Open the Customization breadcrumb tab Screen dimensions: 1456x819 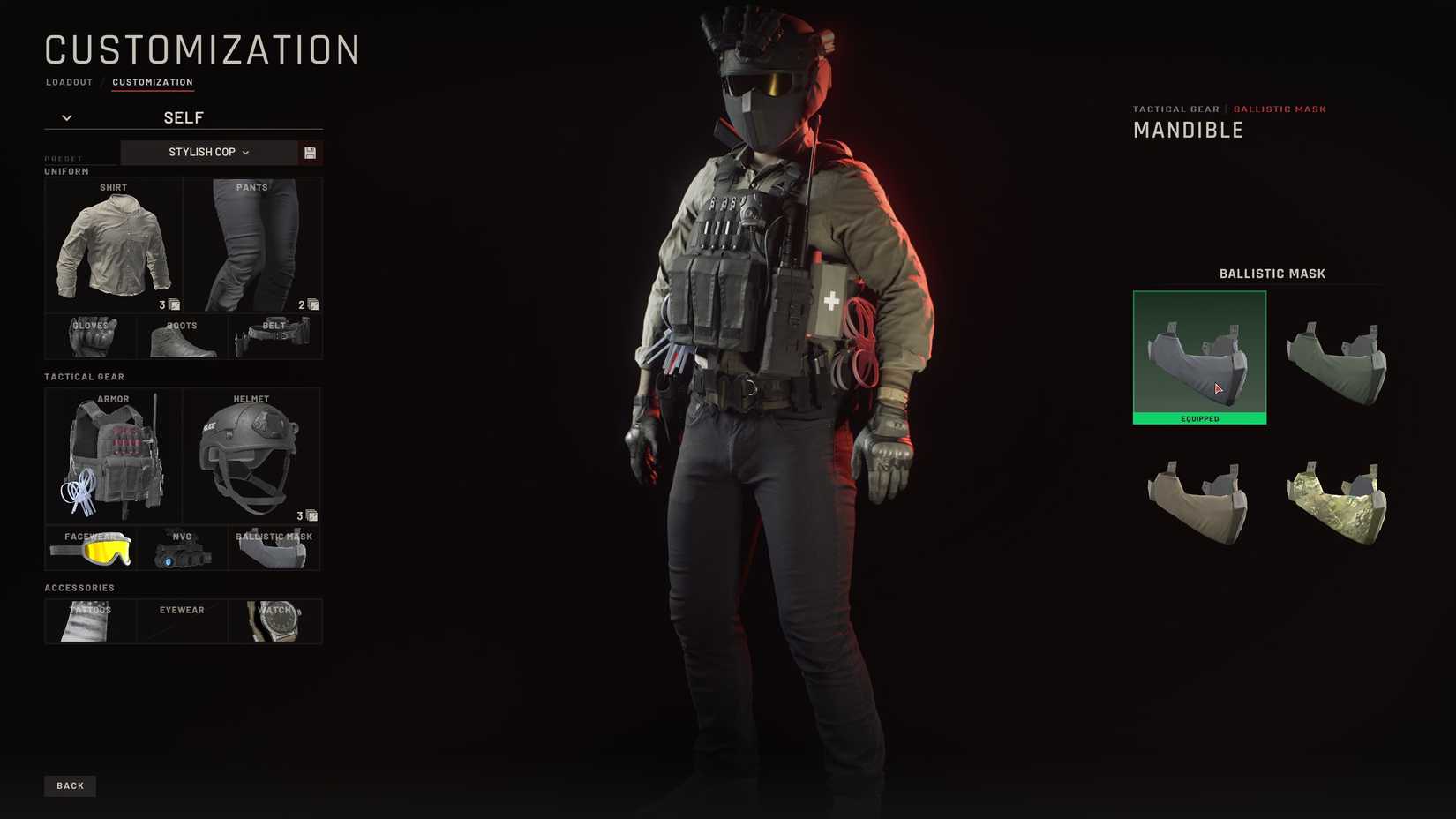point(153,82)
